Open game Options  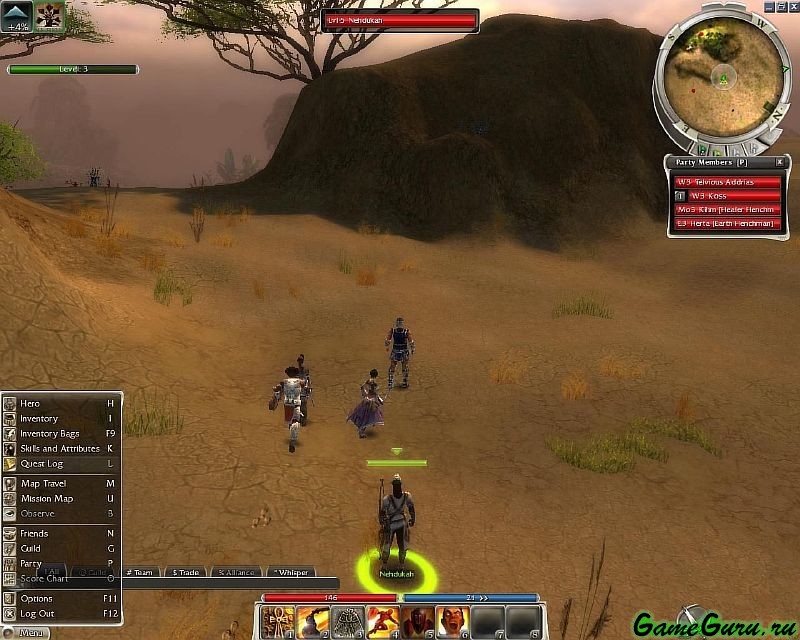pos(36,598)
